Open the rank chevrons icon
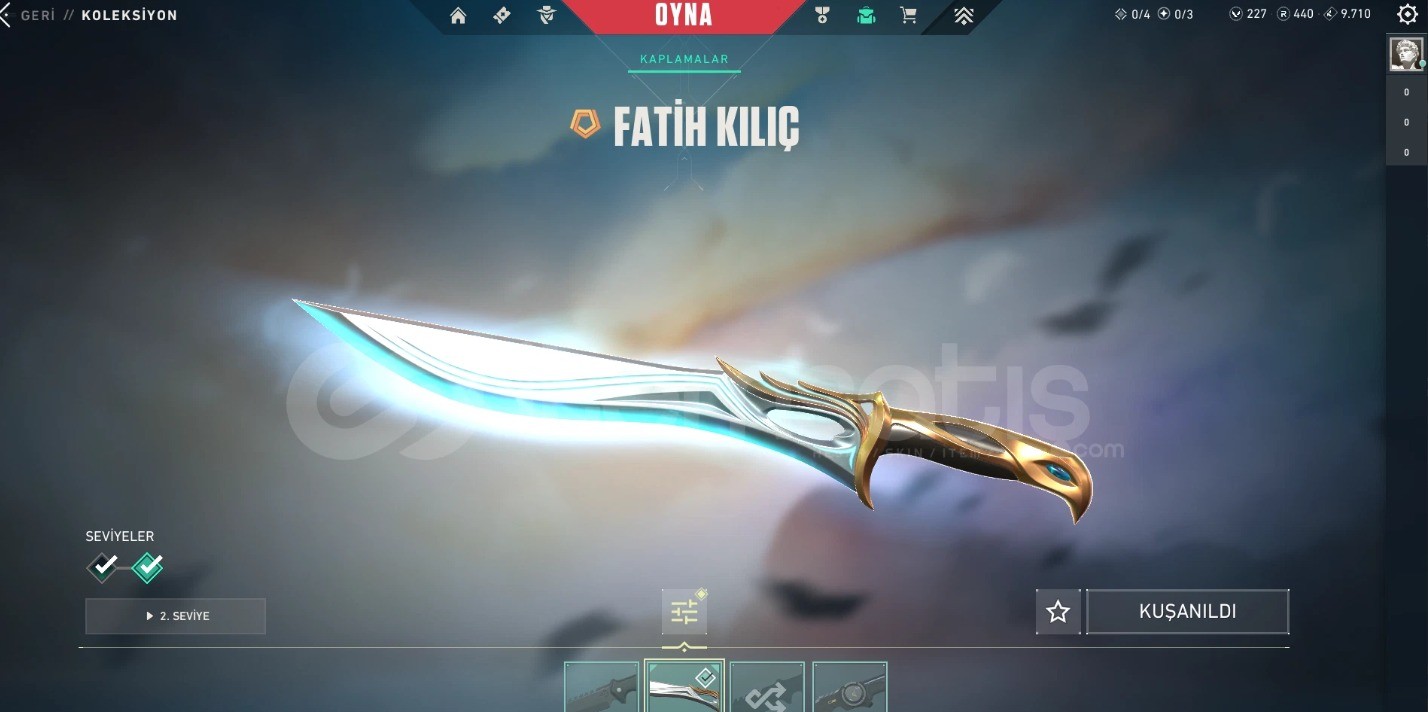 point(964,15)
